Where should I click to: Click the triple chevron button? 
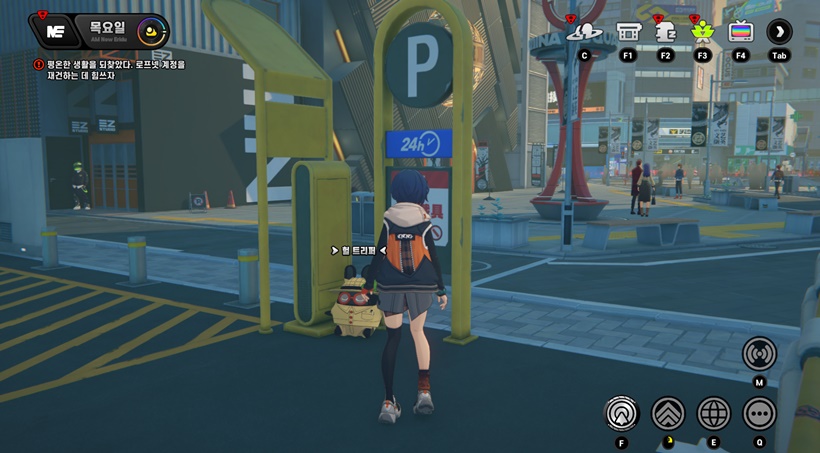coord(668,412)
